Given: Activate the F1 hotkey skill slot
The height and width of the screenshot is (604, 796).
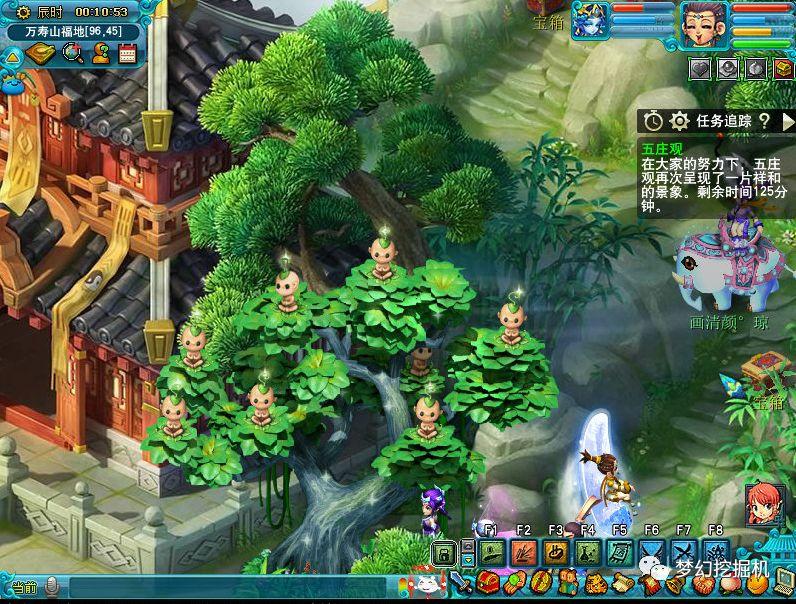Looking at the screenshot, I should [x=490, y=552].
